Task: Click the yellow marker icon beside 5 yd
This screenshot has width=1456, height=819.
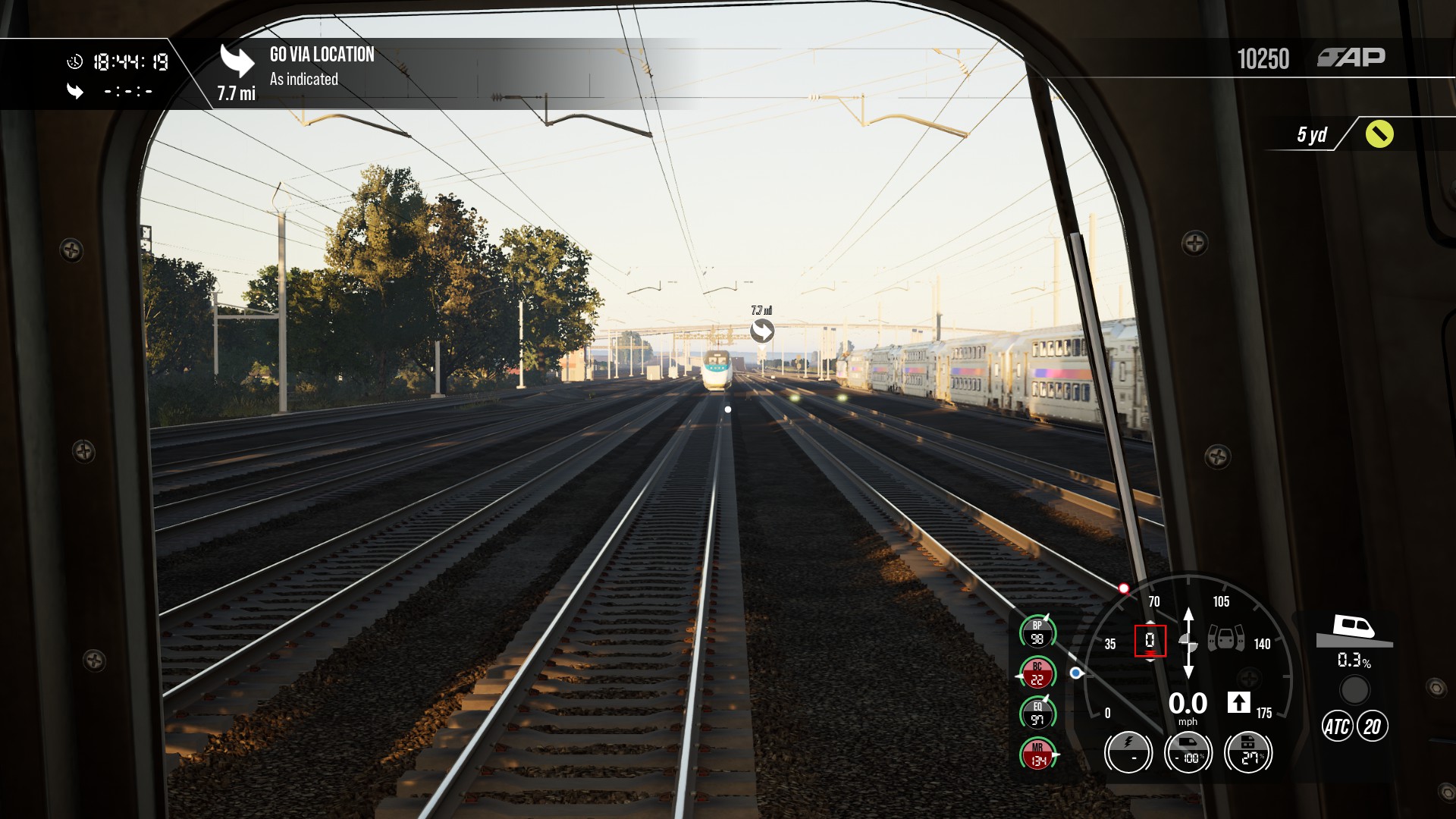Action: pos(1379,134)
